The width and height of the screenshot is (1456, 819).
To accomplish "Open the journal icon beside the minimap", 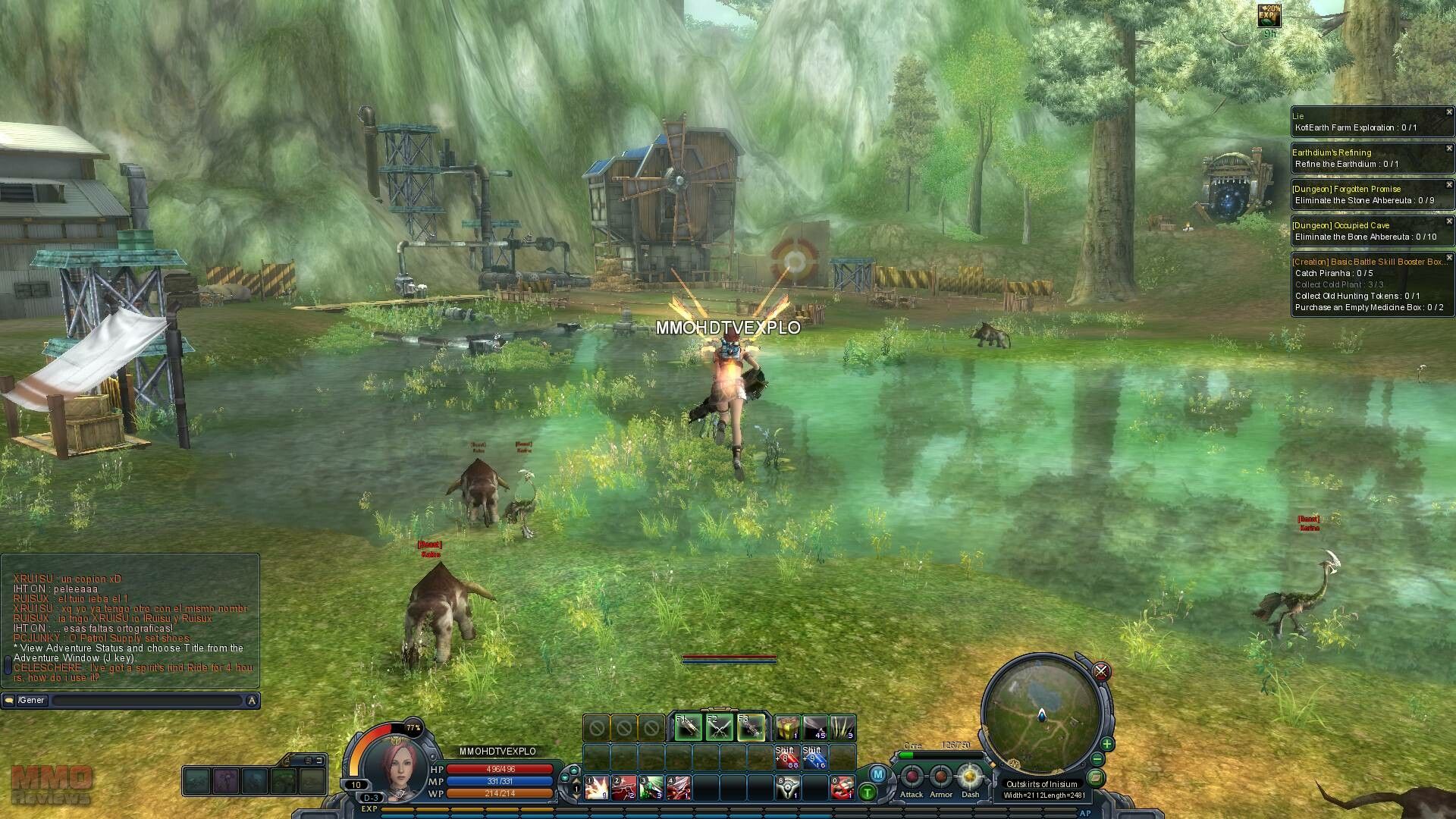I will [1095, 777].
